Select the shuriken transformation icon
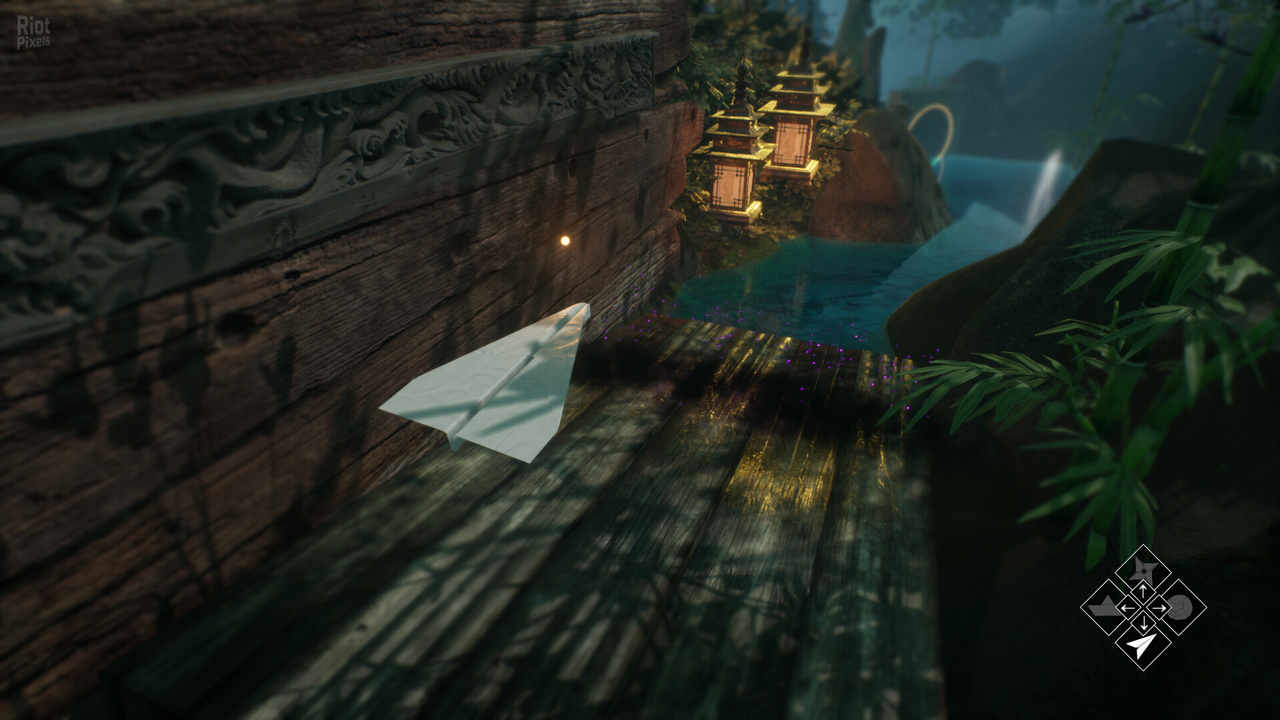The width and height of the screenshot is (1280, 720). [x=1144, y=568]
